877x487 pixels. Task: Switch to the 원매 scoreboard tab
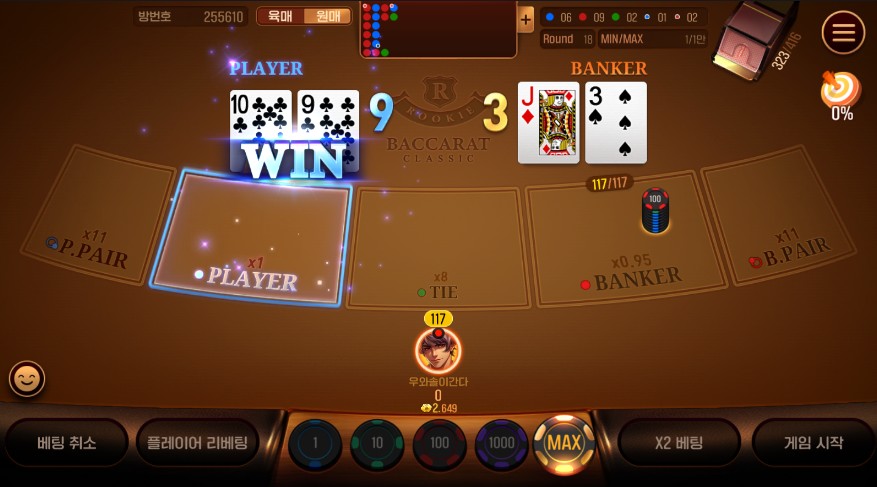pos(328,16)
